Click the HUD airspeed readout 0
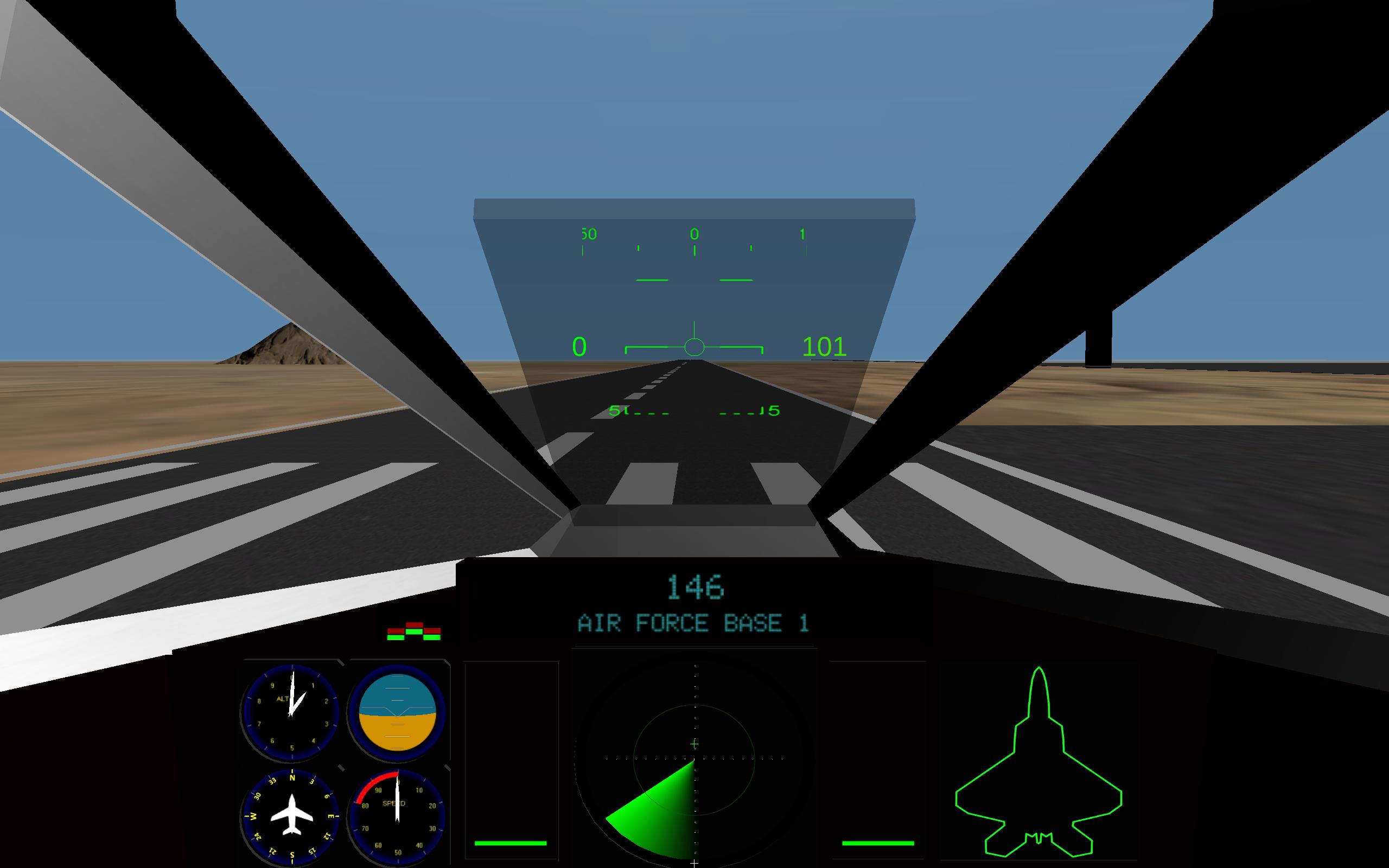Image resolution: width=1389 pixels, height=868 pixels. point(578,346)
